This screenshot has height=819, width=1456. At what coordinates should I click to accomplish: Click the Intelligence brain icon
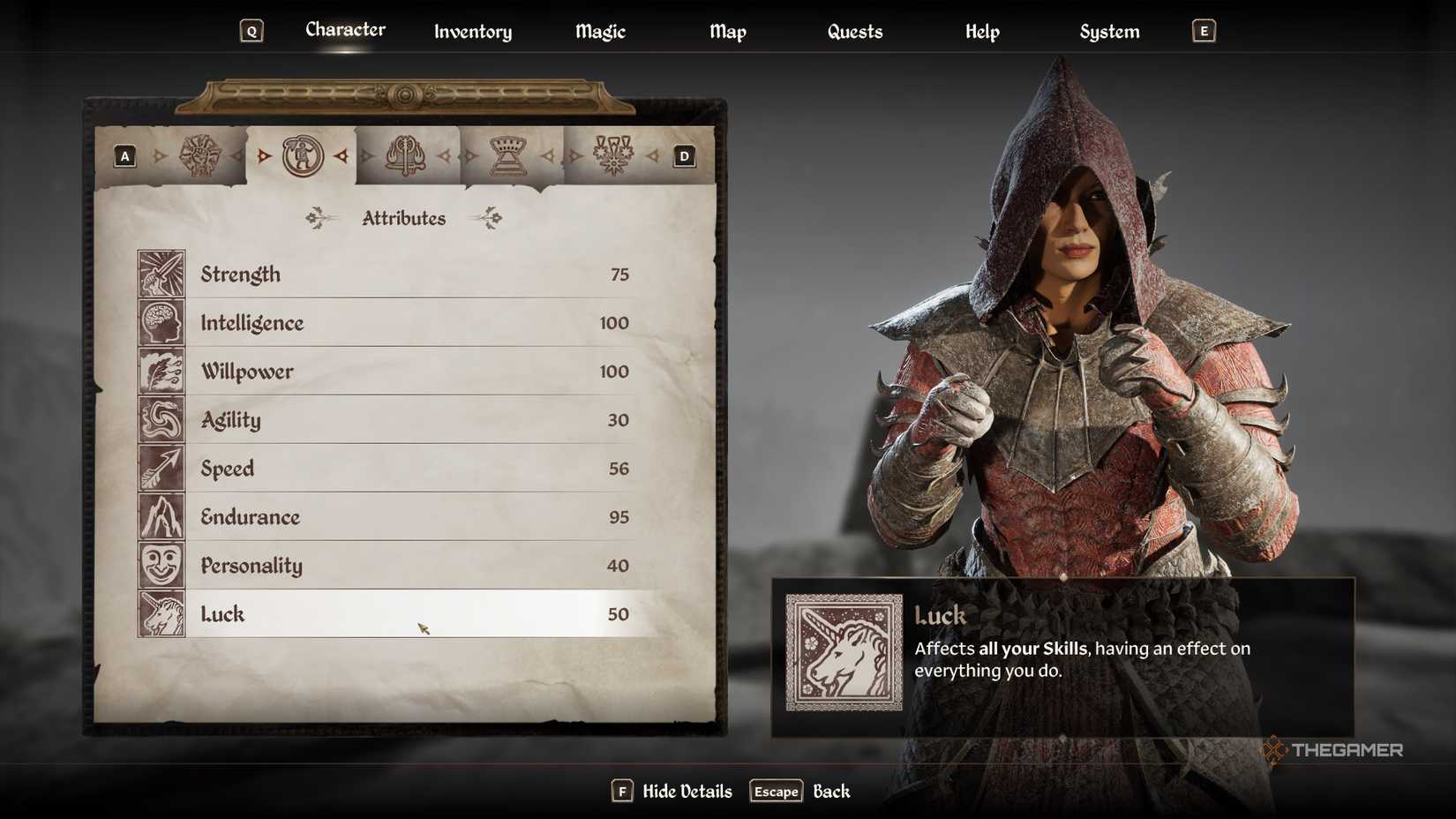pyautogui.click(x=161, y=323)
